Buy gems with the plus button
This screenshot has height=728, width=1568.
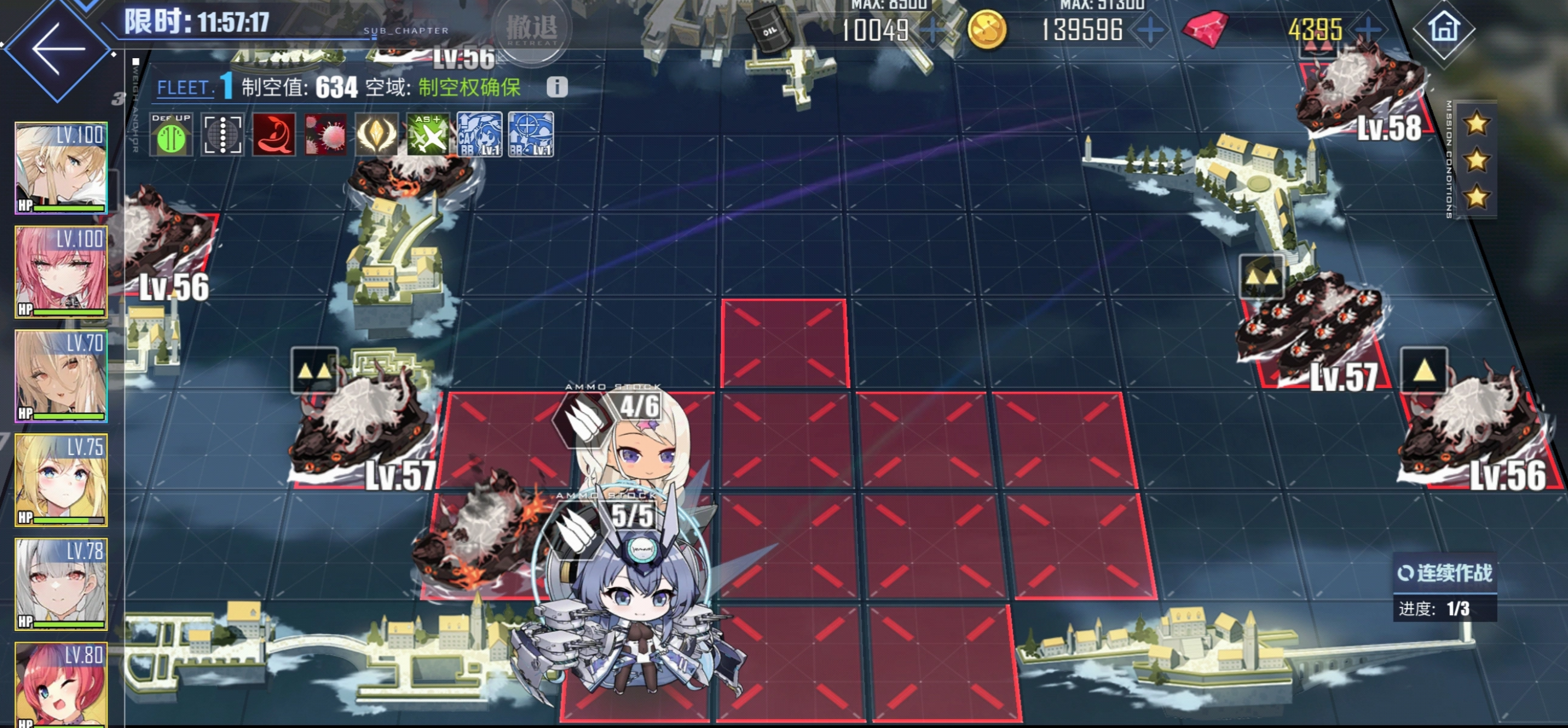tap(1367, 29)
